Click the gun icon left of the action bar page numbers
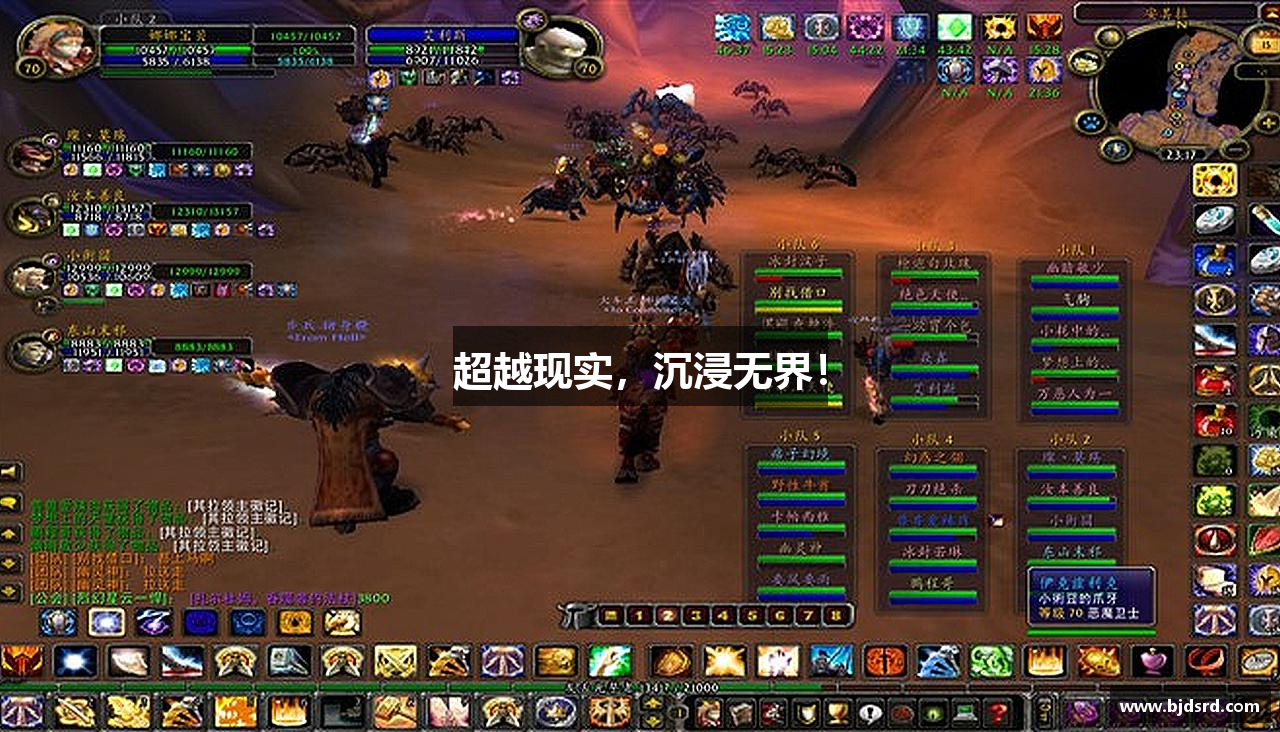The width and height of the screenshot is (1280, 732). tap(573, 614)
